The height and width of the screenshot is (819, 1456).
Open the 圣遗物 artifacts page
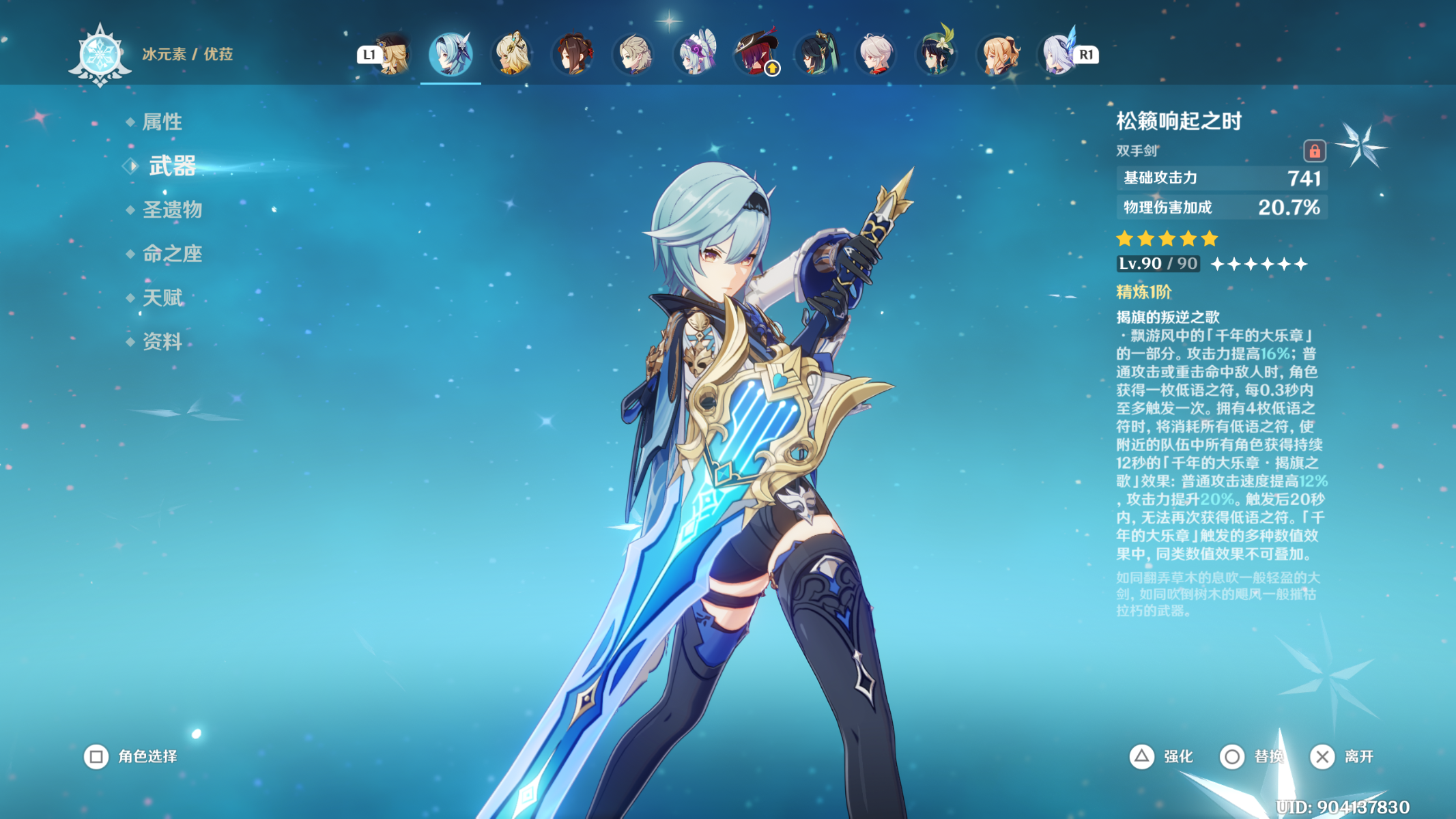pos(172,210)
